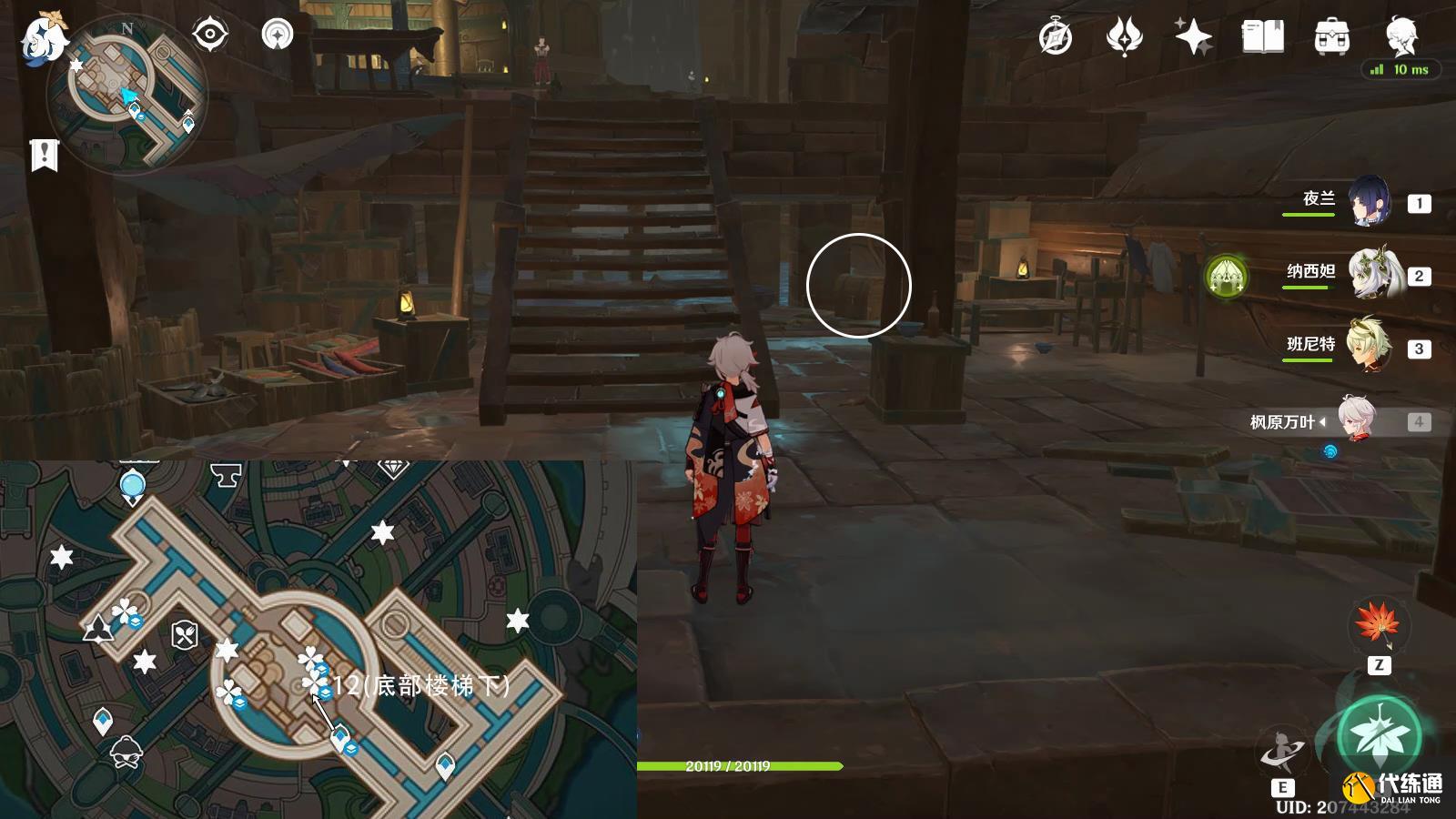Open the quest log exclamation banner icon

click(x=44, y=156)
